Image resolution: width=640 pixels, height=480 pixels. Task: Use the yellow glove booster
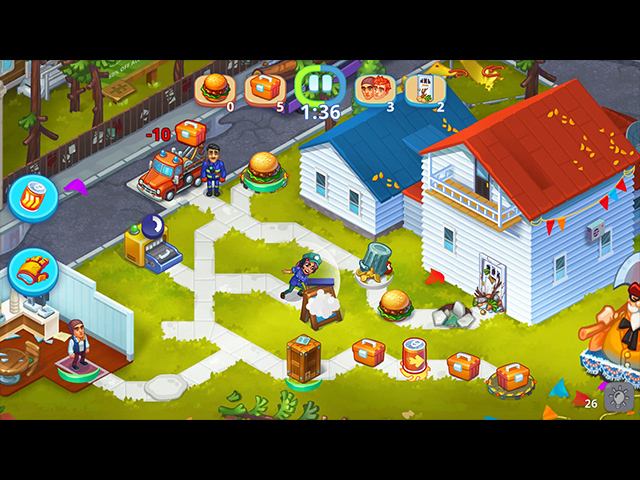point(33,270)
